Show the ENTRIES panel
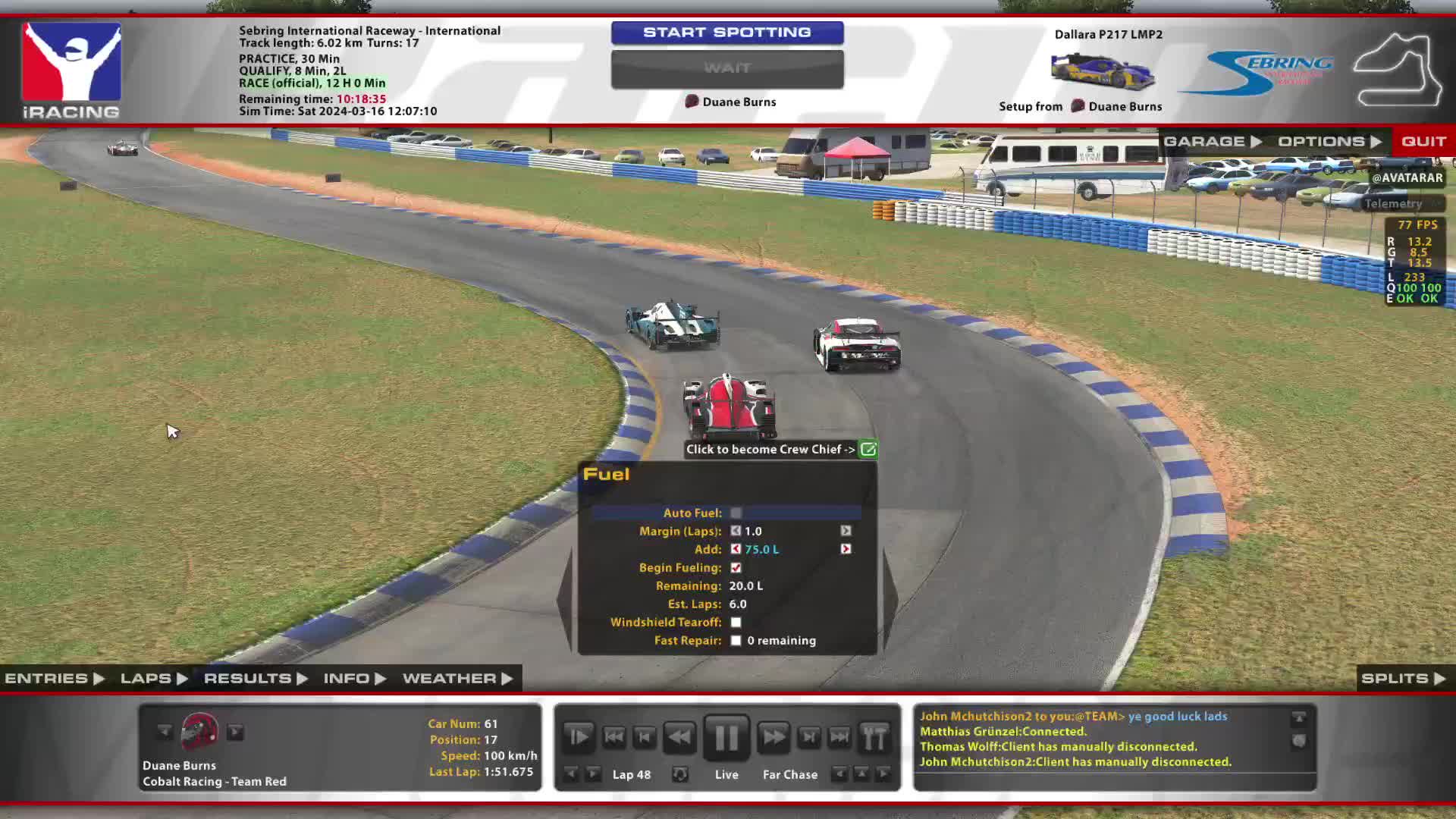The height and width of the screenshot is (819, 1456). (x=54, y=679)
